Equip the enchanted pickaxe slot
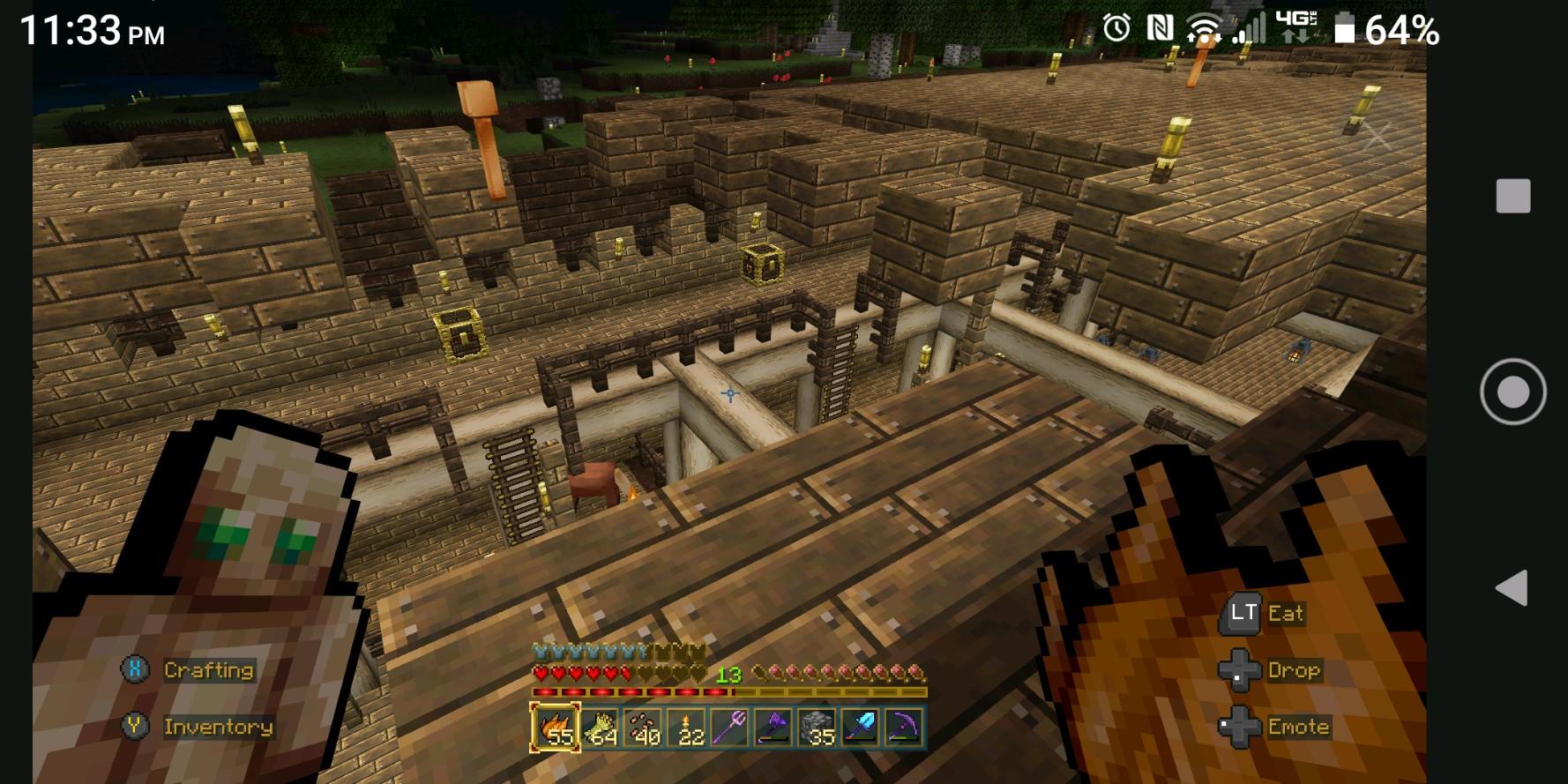 (904, 728)
